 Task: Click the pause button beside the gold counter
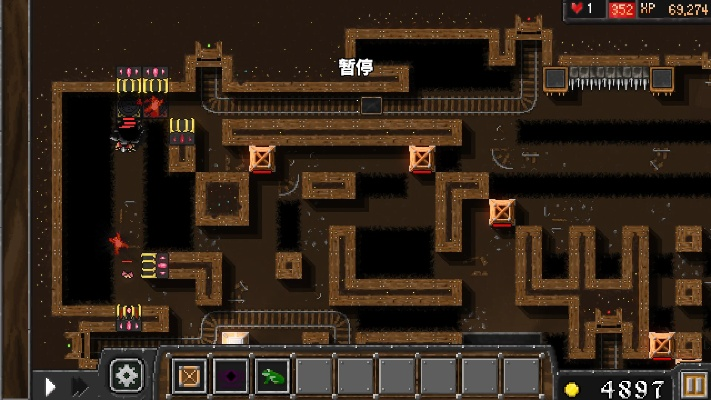point(694,385)
